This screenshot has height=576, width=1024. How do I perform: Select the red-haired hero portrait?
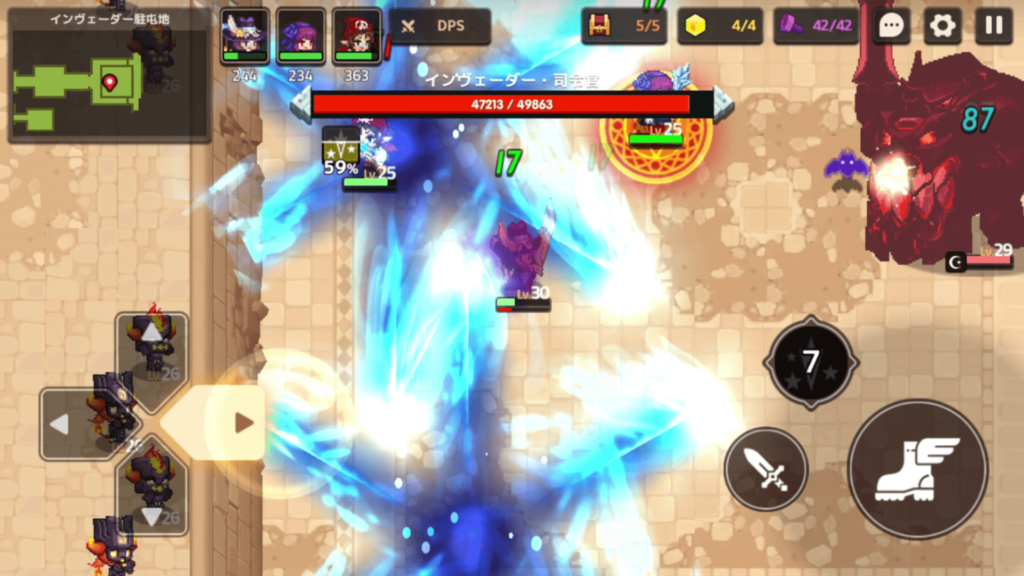click(x=356, y=38)
